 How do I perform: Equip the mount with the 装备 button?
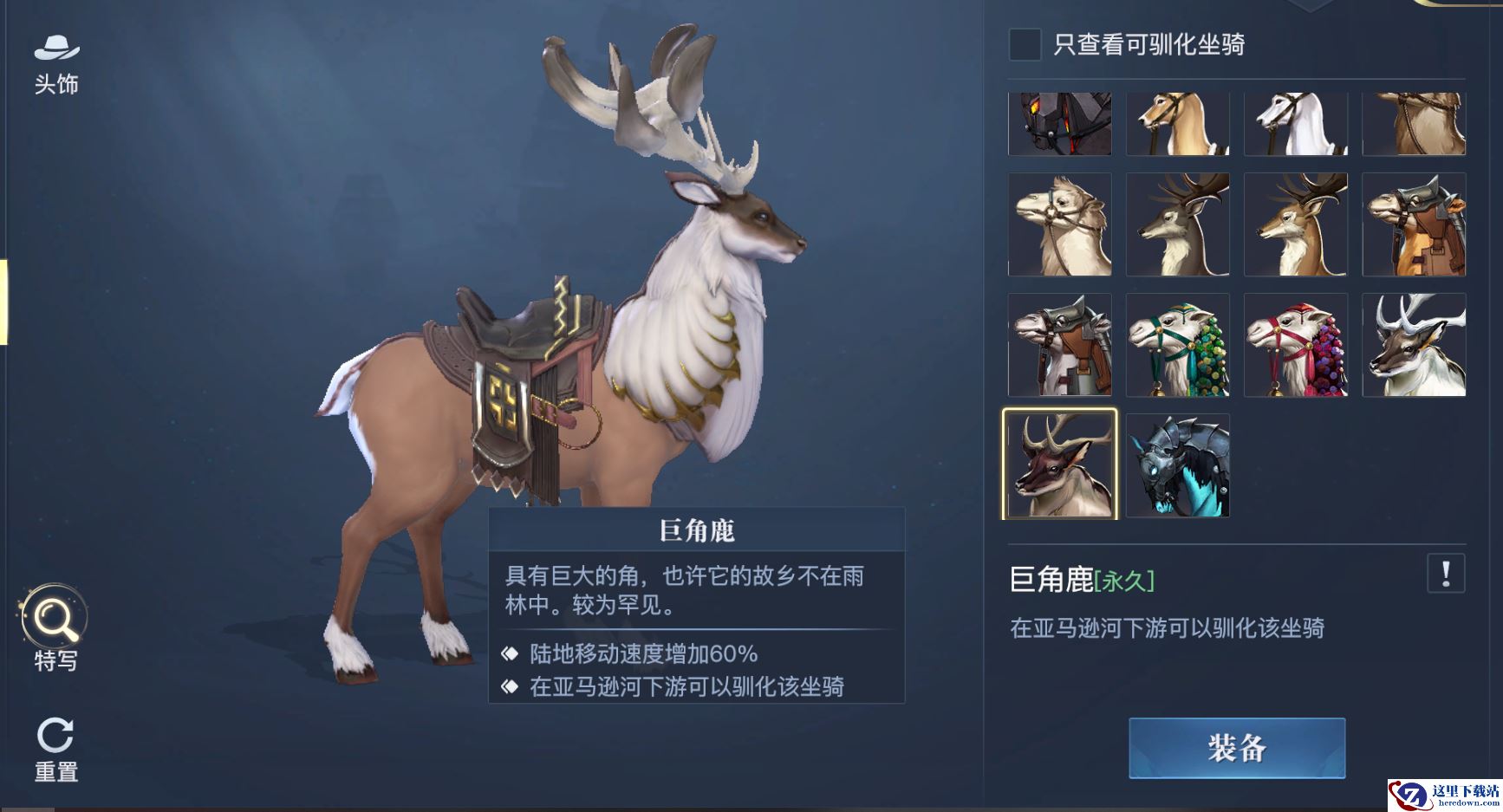point(1236,748)
